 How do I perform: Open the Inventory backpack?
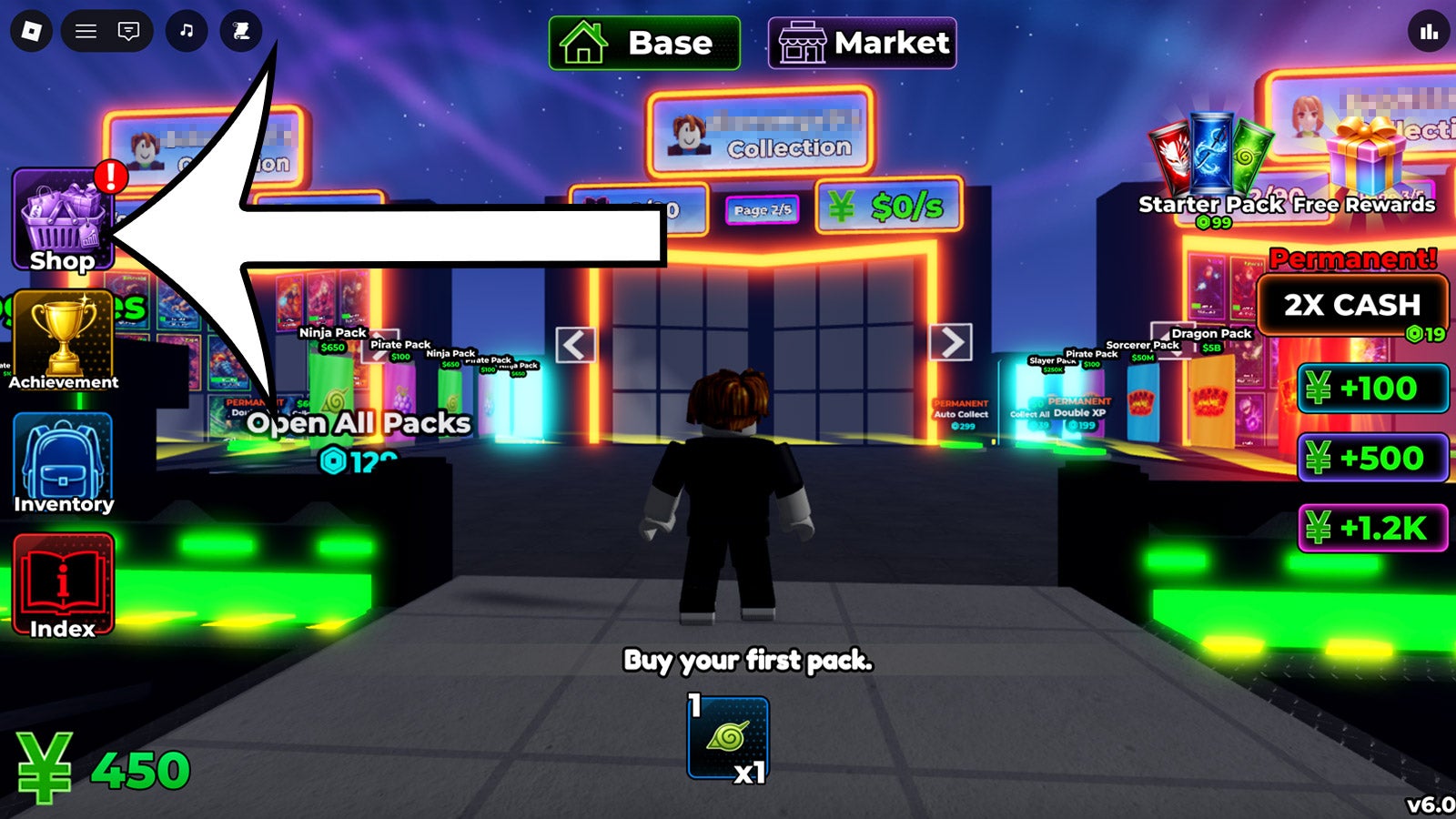[63, 464]
